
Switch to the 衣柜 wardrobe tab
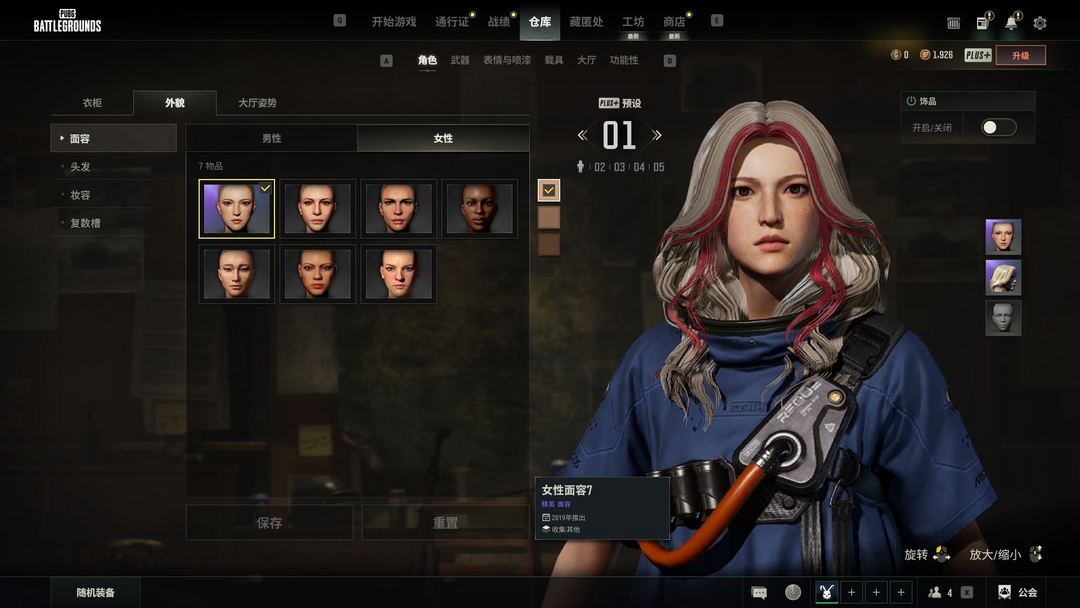coord(92,103)
